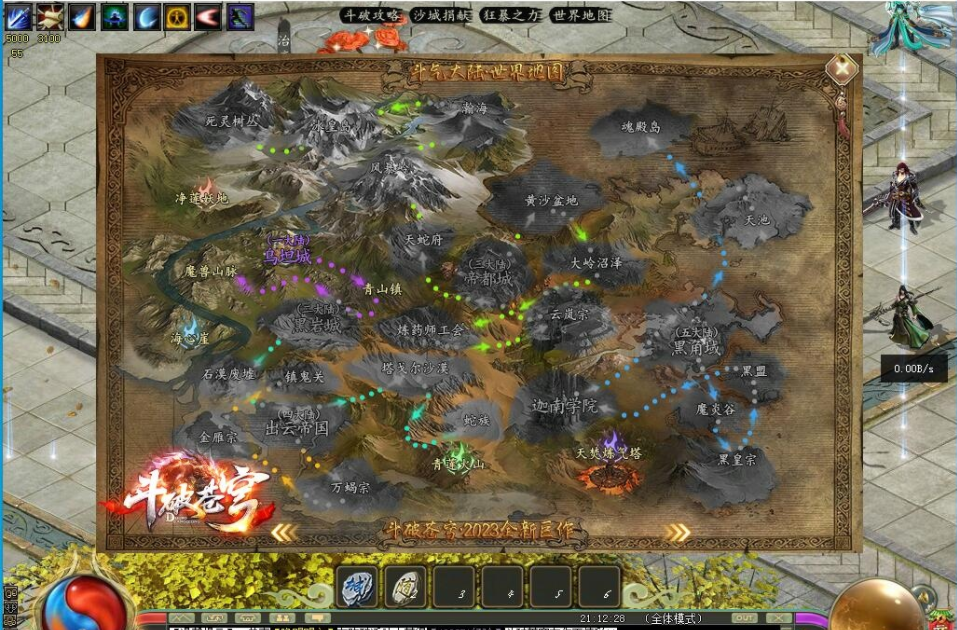Activate the fireball meteor skill icon
957x630 pixels.
[x=82, y=16]
